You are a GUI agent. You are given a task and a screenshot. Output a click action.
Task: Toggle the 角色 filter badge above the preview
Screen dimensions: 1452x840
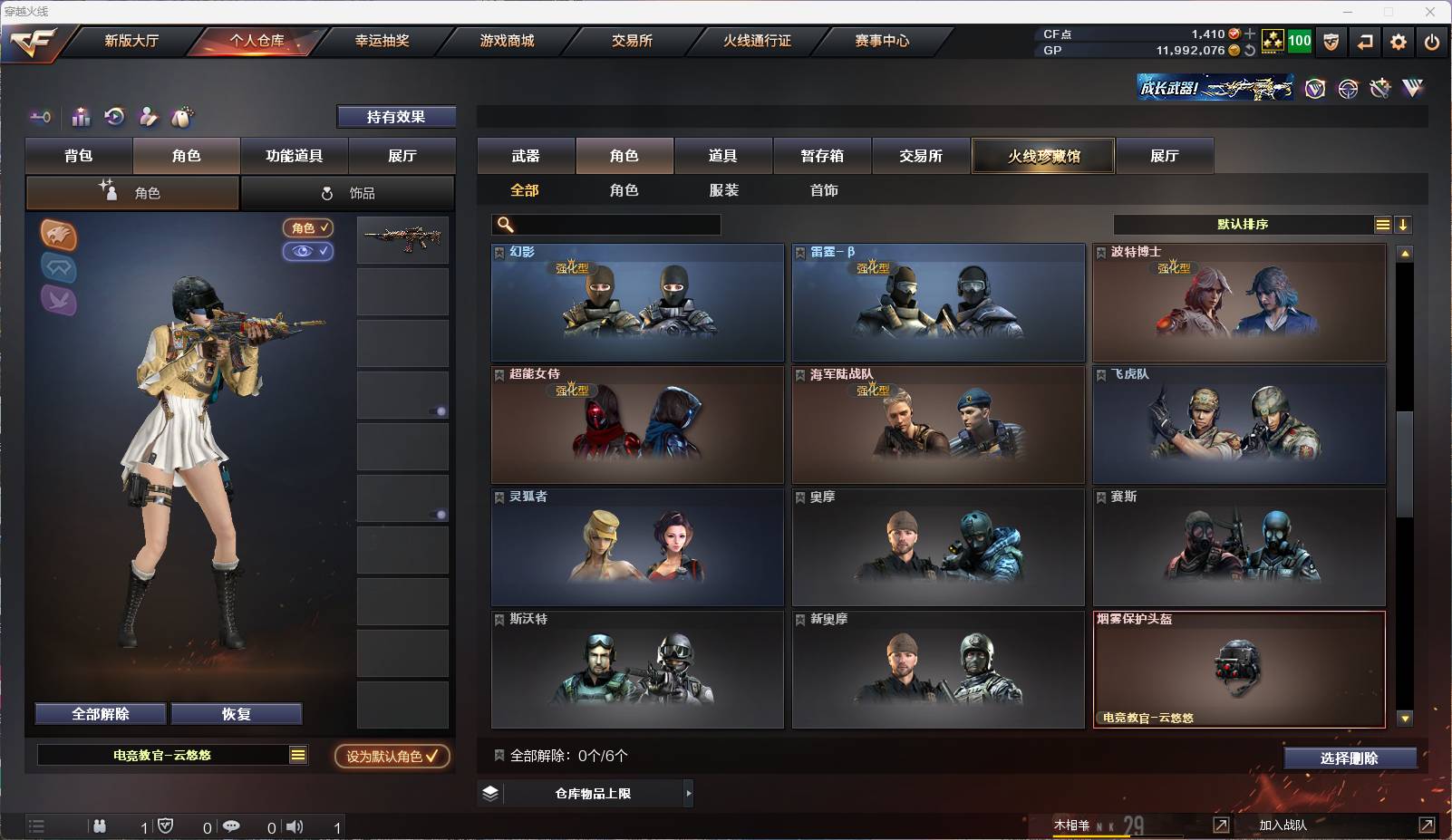307,228
